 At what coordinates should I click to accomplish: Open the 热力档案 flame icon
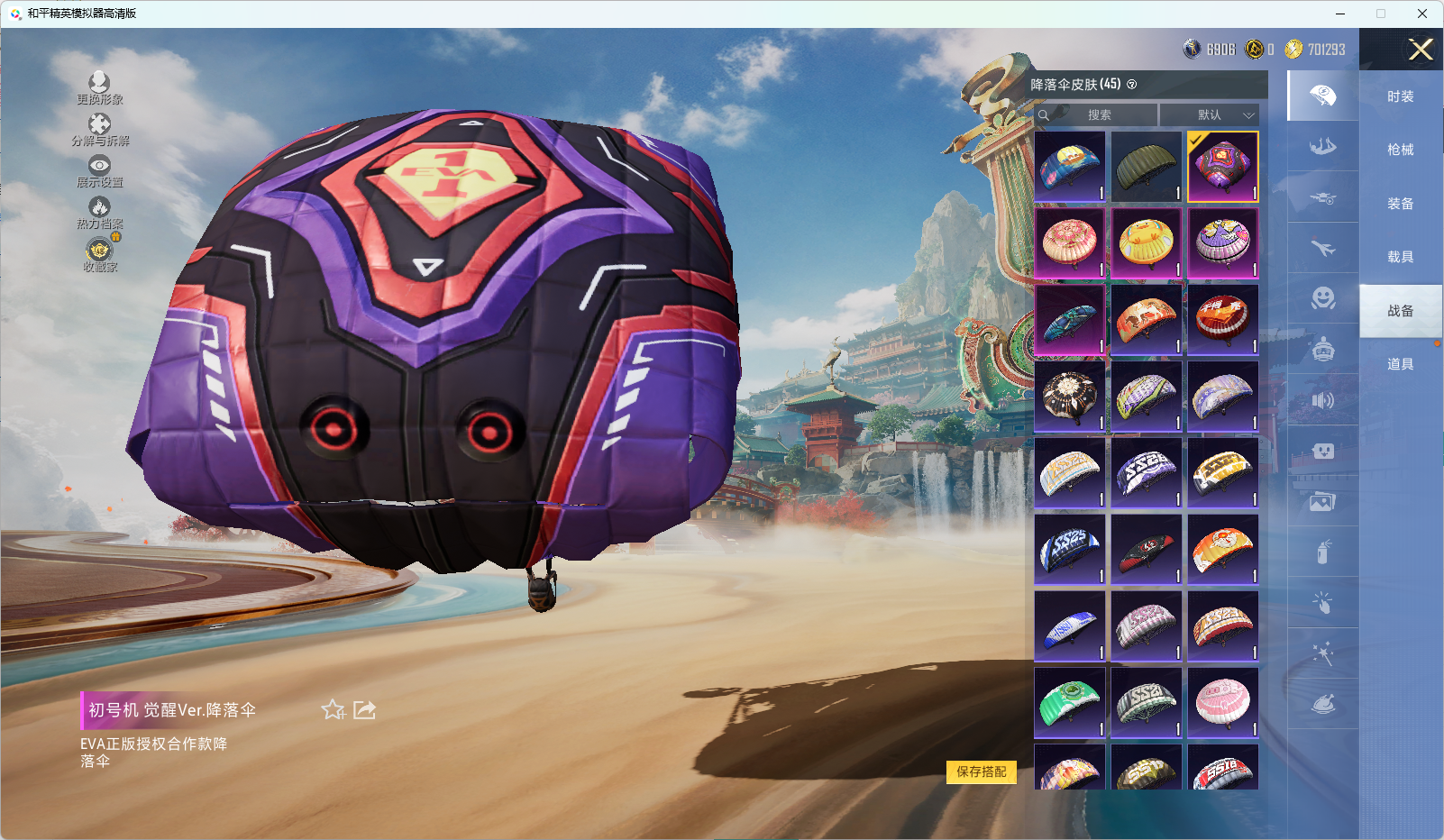[x=99, y=212]
